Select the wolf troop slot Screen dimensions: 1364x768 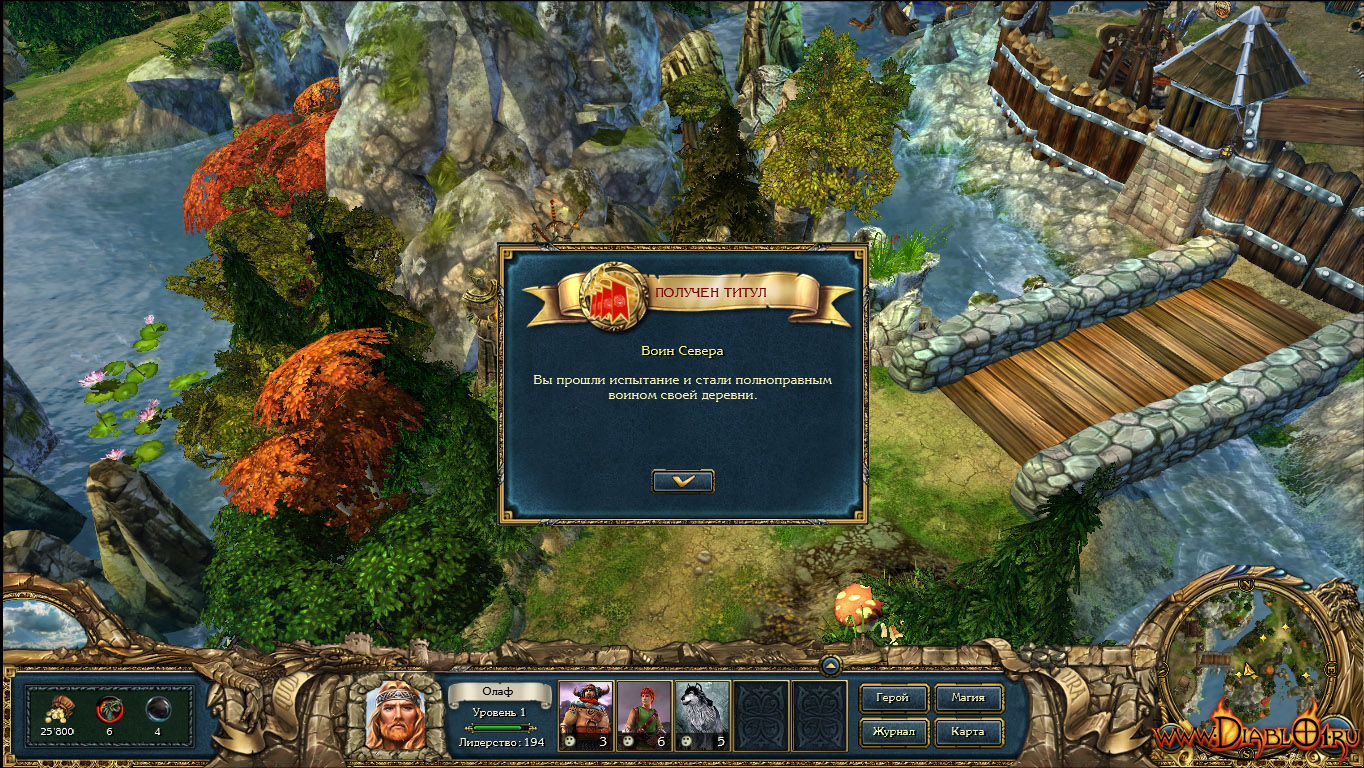(701, 715)
